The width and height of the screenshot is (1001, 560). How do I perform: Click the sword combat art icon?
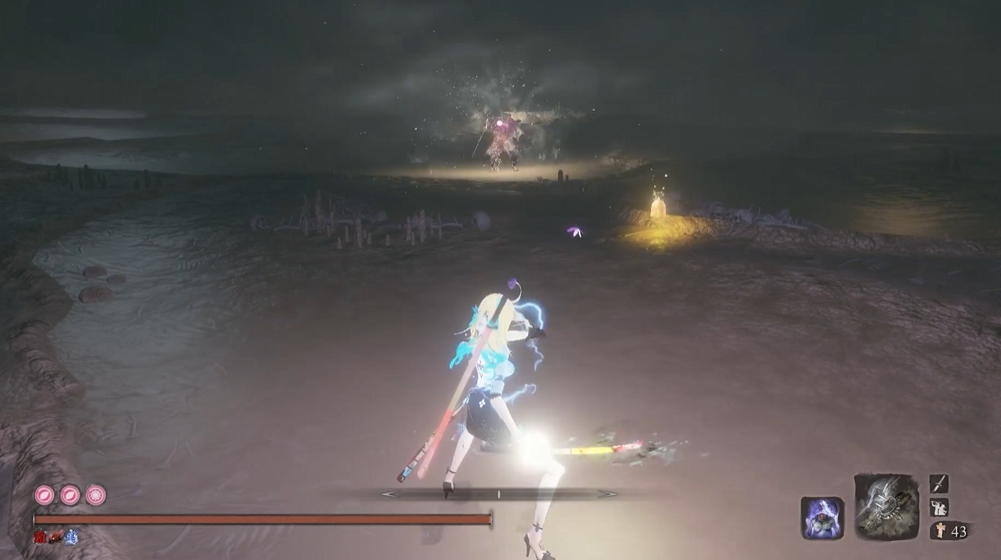coord(938,484)
